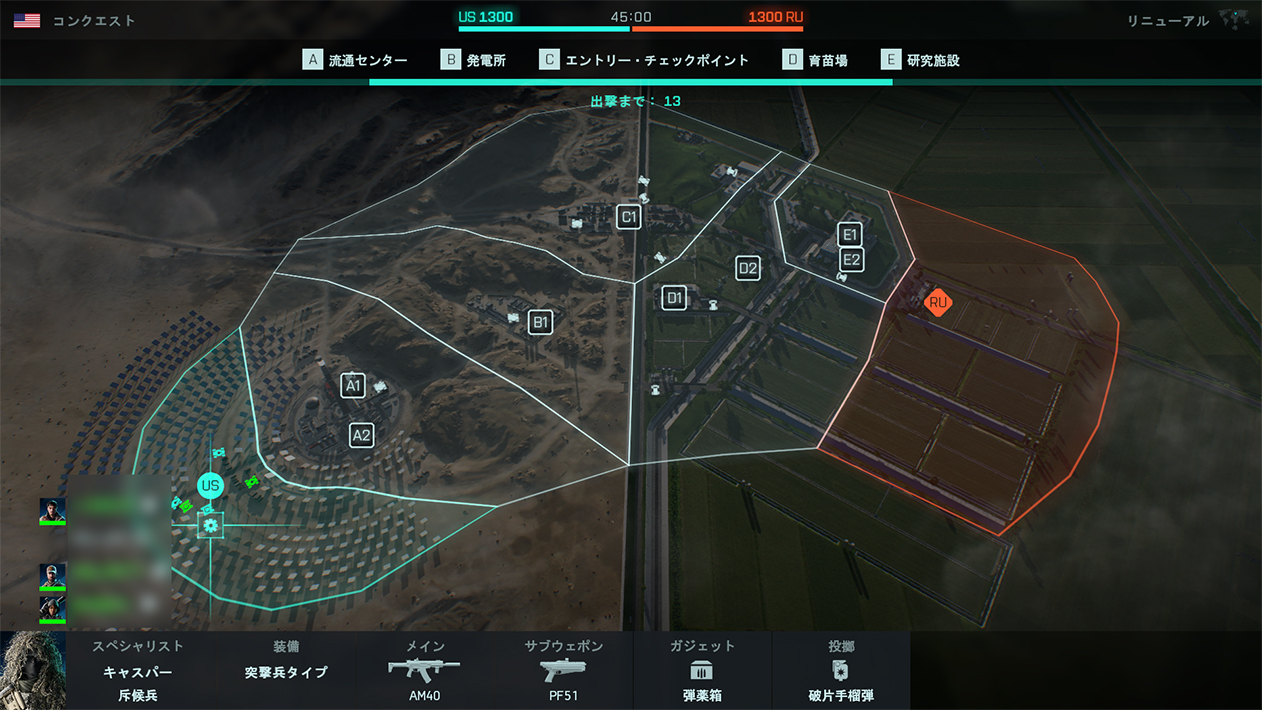Change the ガジェット 弾薬箱 slot
The height and width of the screenshot is (710, 1262).
click(x=702, y=670)
